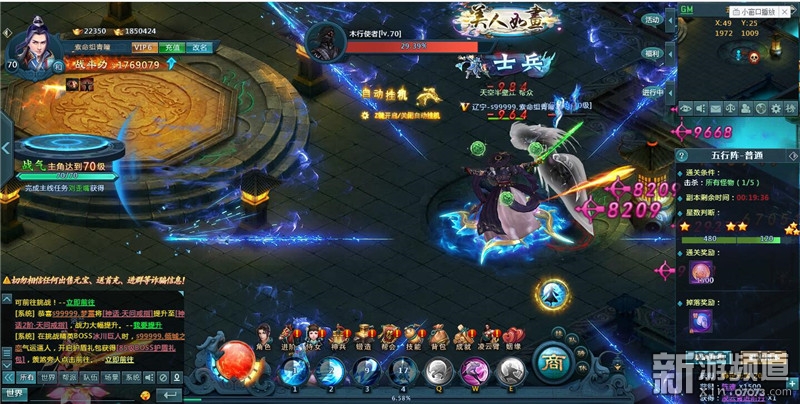Use the purple skill in slot W

pyautogui.click(x=476, y=372)
